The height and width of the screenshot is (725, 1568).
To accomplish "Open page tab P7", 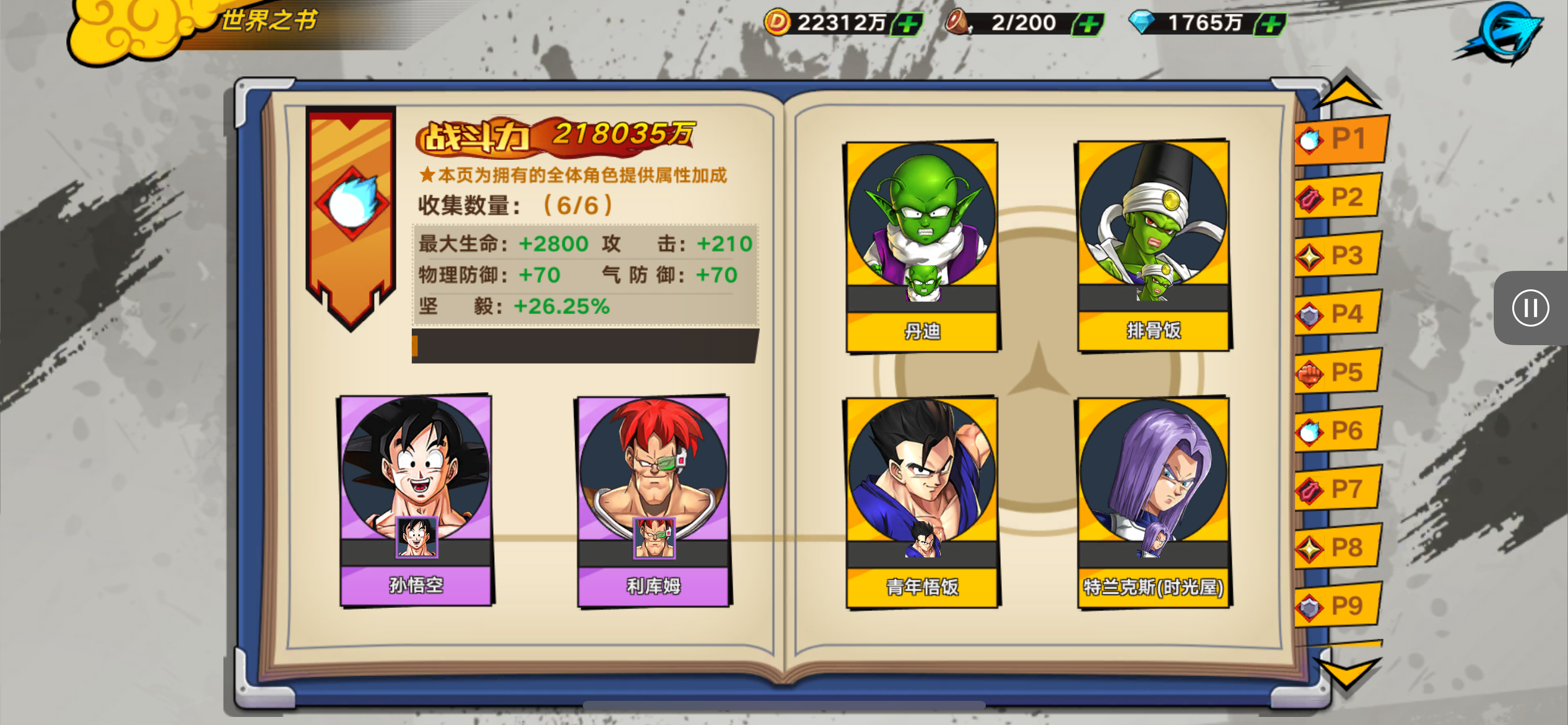I will [x=1339, y=489].
